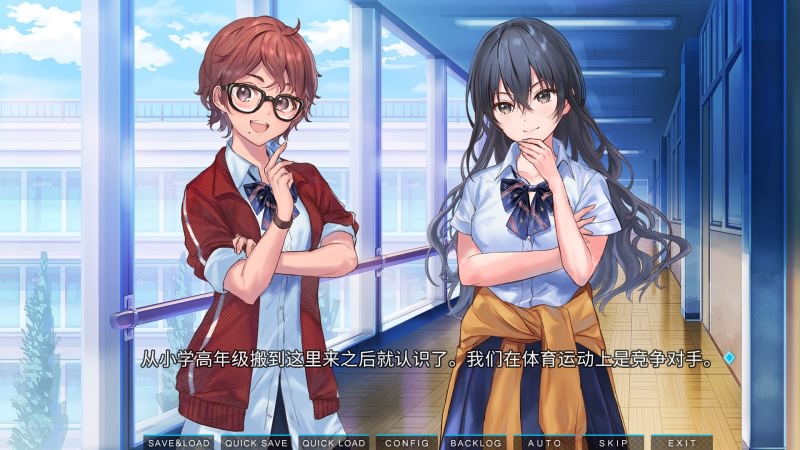Show the BACKLOG of past dialogue
Image resolution: width=800 pixels, height=450 pixels.
click(x=475, y=442)
